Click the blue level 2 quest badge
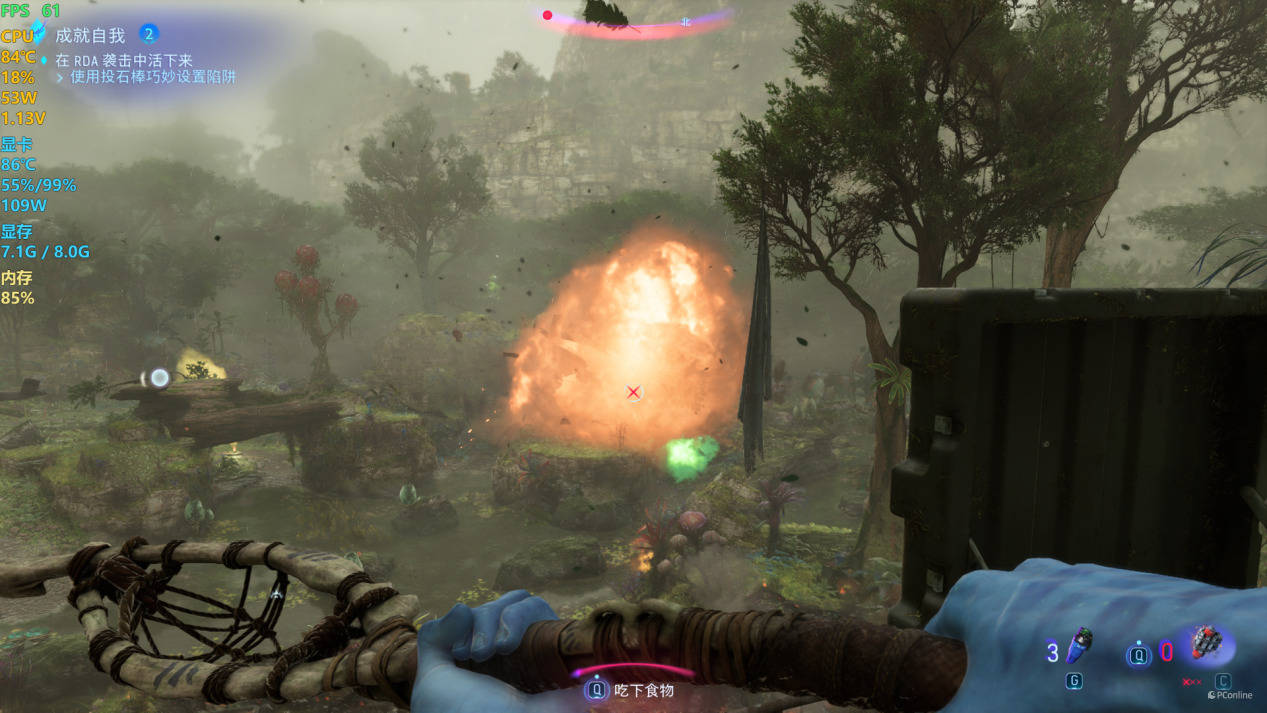1267x713 pixels. [x=149, y=34]
